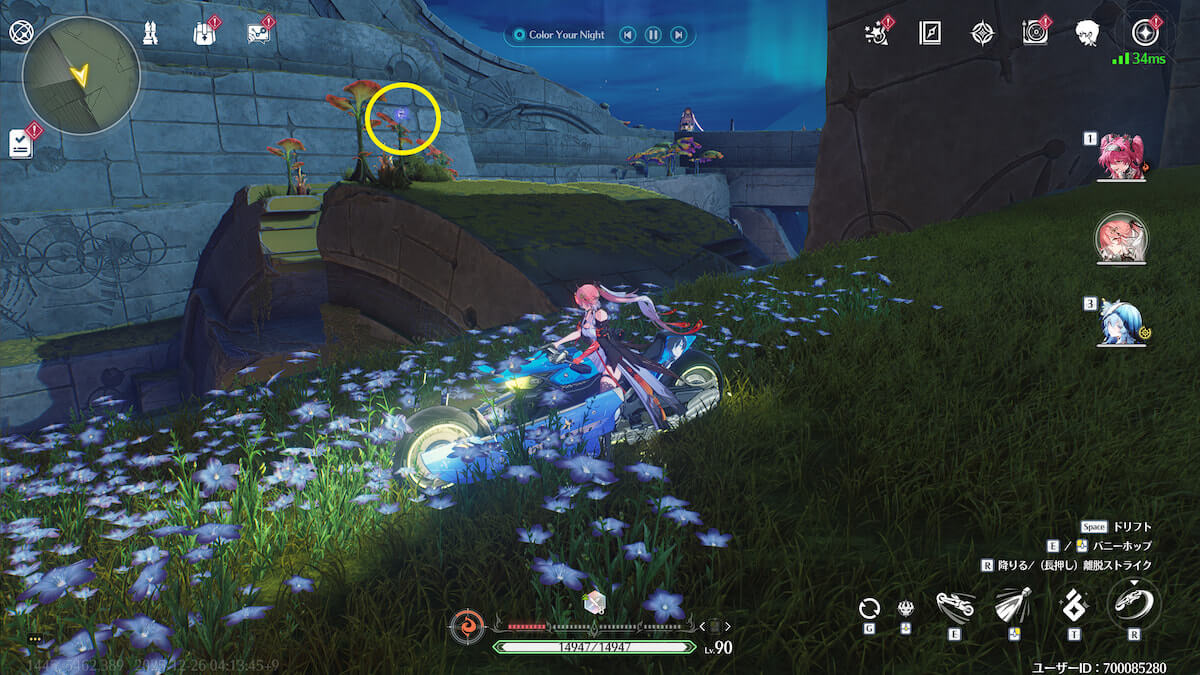
Task: Open the circular minimap
Action: [x=82, y=75]
